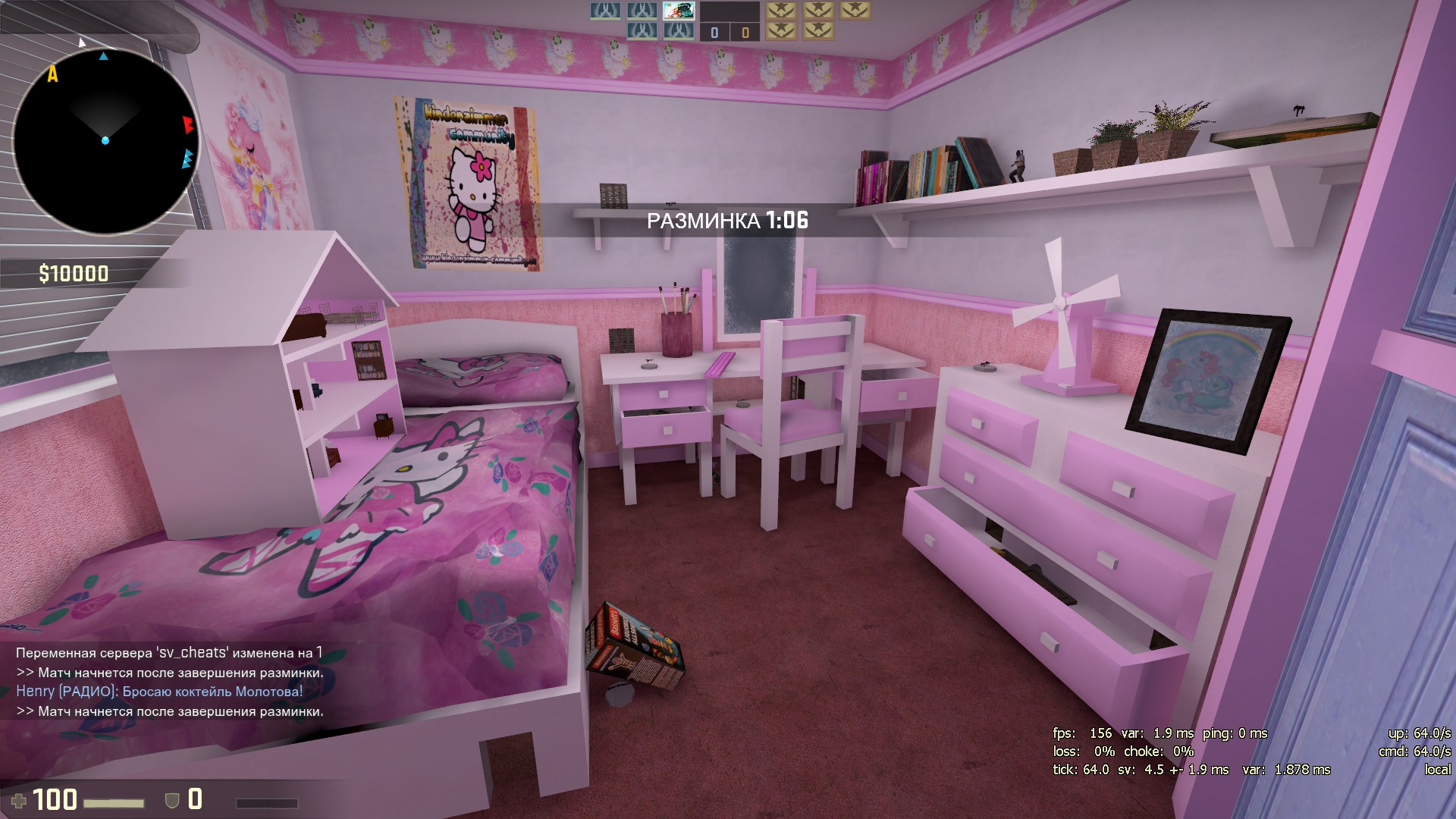This screenshot has height=819, width=1456.
Task: Click the red enemy markers on radar
Action: [188, 124]
